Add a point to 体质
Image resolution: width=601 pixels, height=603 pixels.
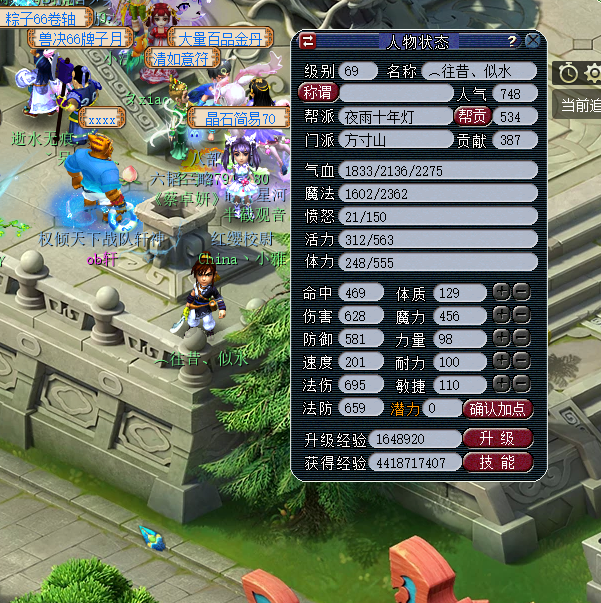tap(501, 292)
